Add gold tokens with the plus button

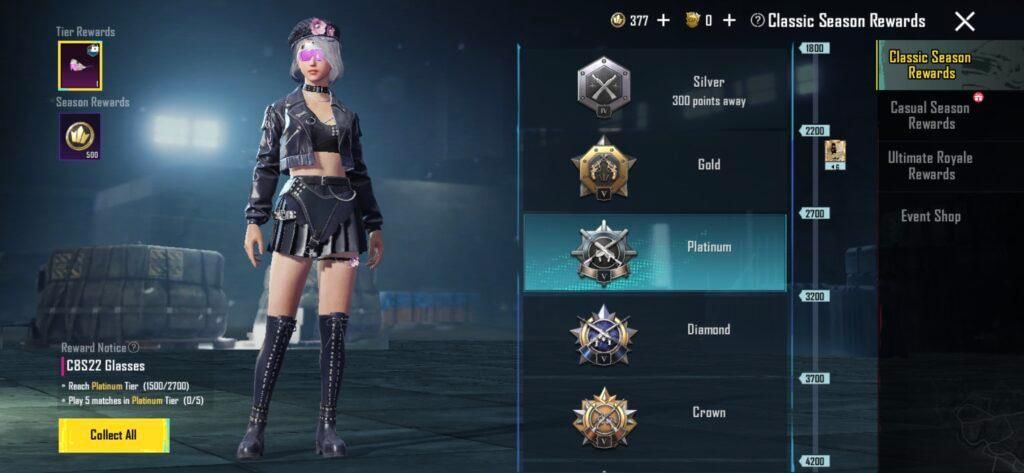point(729,20)
